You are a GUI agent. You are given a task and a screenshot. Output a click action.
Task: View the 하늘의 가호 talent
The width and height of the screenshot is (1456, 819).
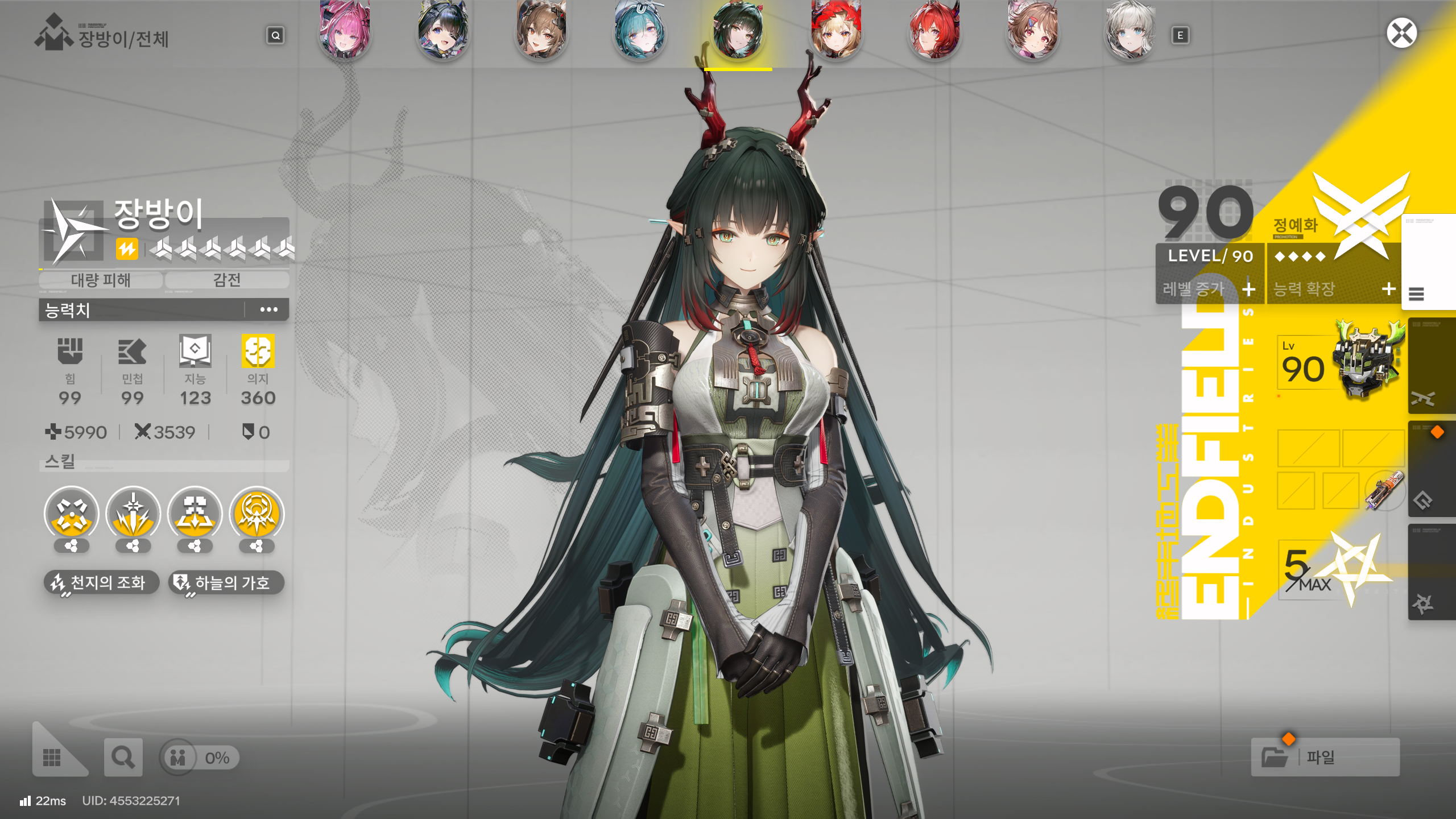click(226, 582)
